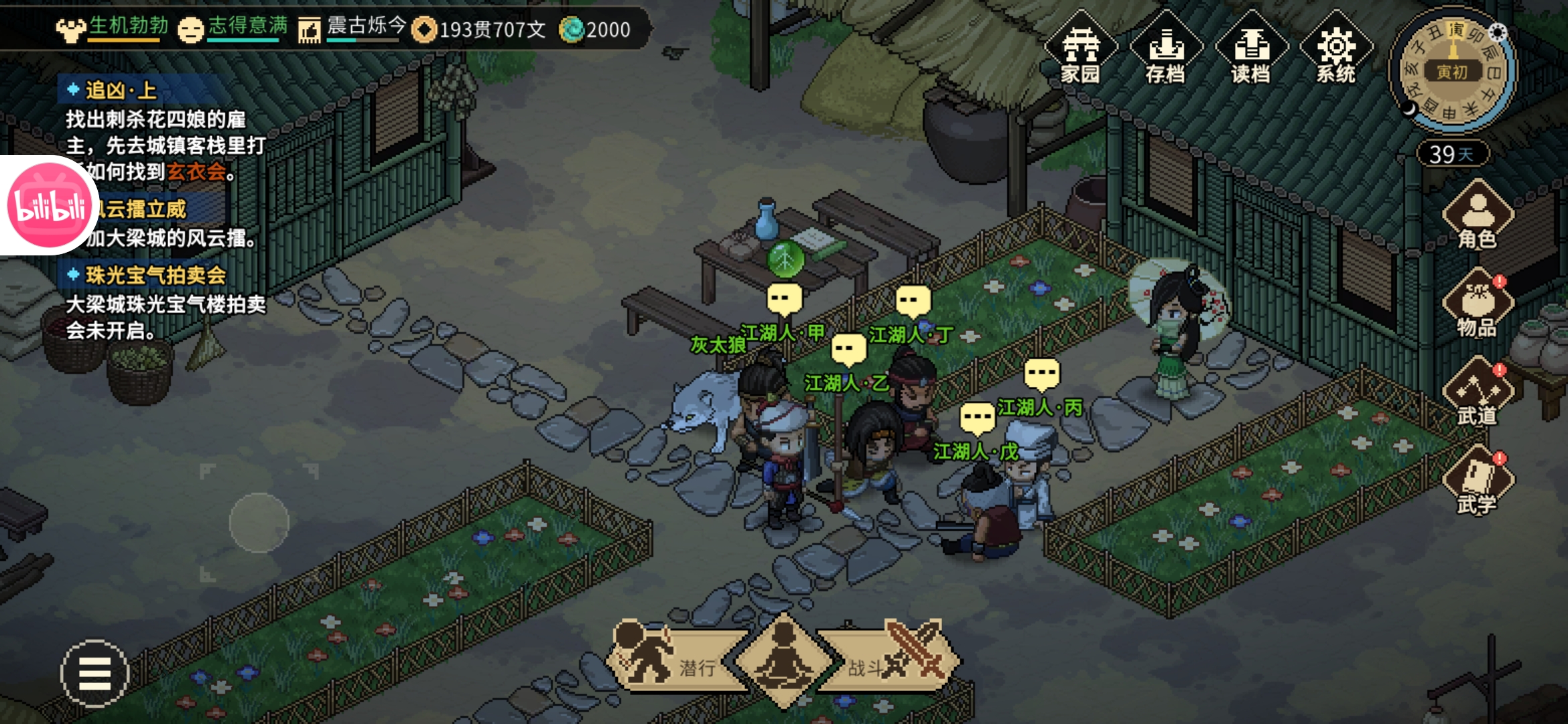Select the 珠光宝气拍卖会 quest entry
Screen dimensions: 1568x724
(155, 275)
